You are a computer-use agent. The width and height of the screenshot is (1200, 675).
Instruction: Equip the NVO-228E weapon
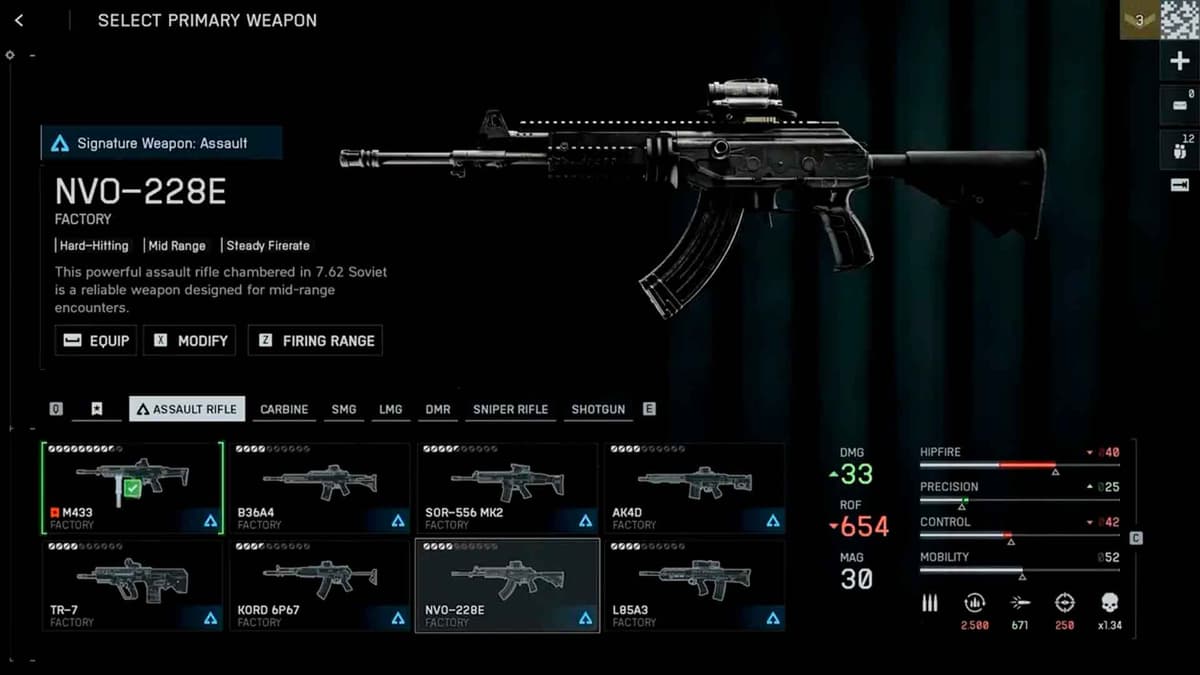pos(96,340)
